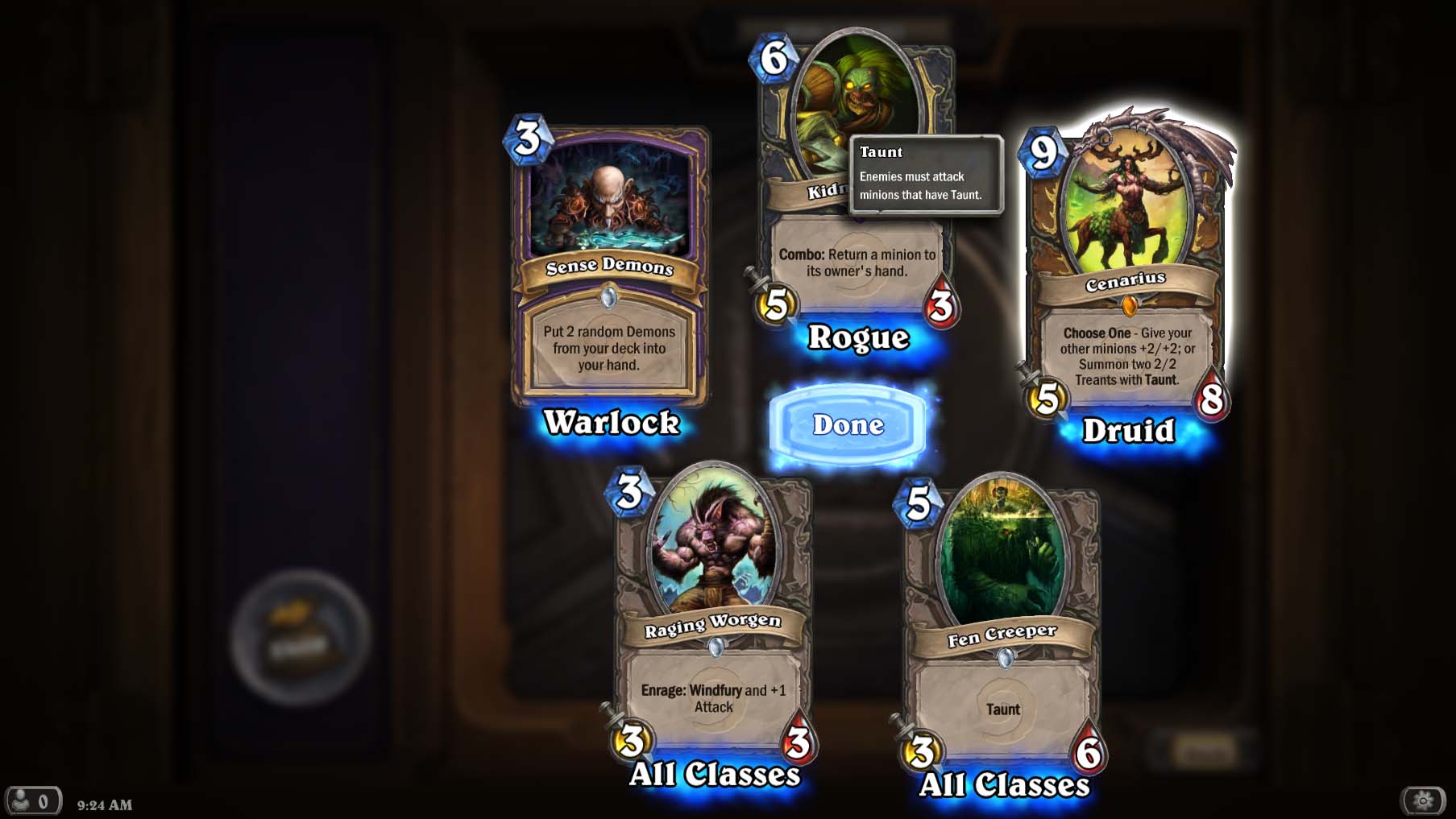Image resolution: width=1456 pixels, height=819 pixels.
Task: Click the Done button
Action: pos(848,425)
